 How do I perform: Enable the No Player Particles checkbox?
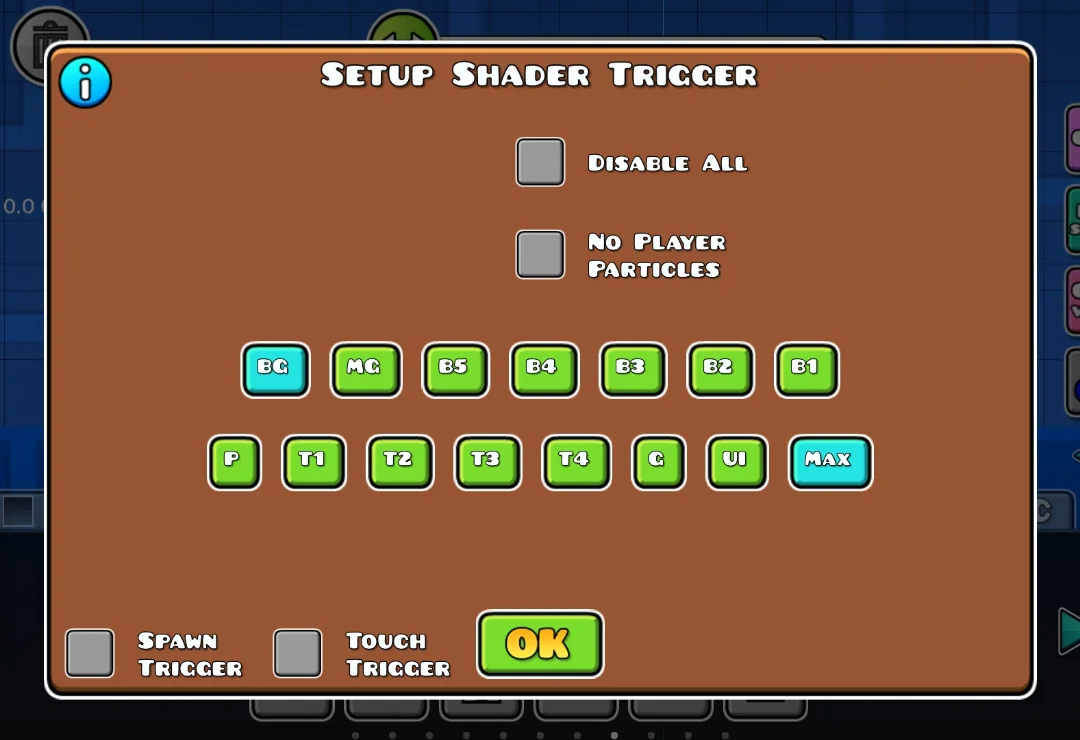click(540, 254)
